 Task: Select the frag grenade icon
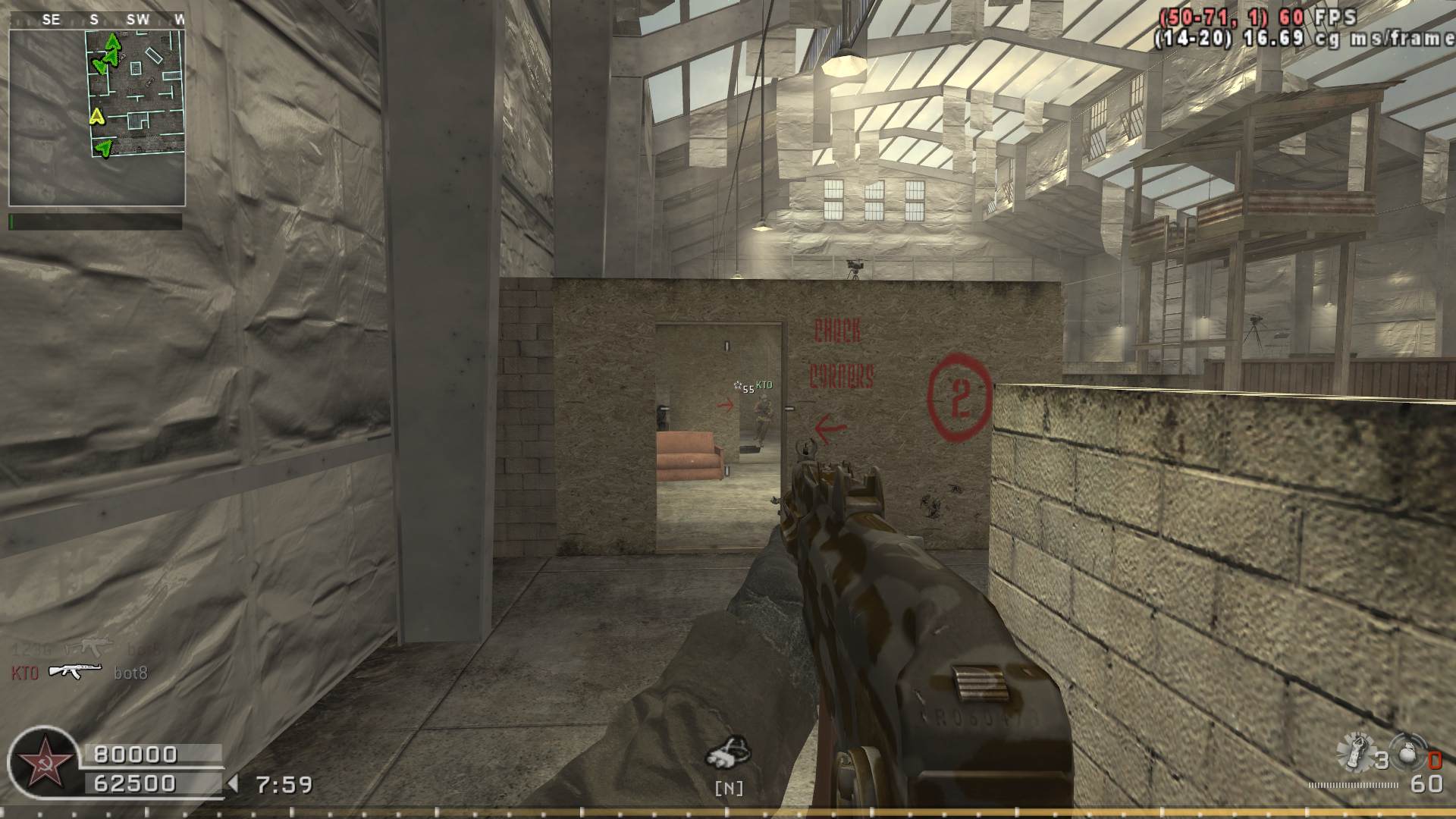pyautogui.click(x=1407, y=755)
